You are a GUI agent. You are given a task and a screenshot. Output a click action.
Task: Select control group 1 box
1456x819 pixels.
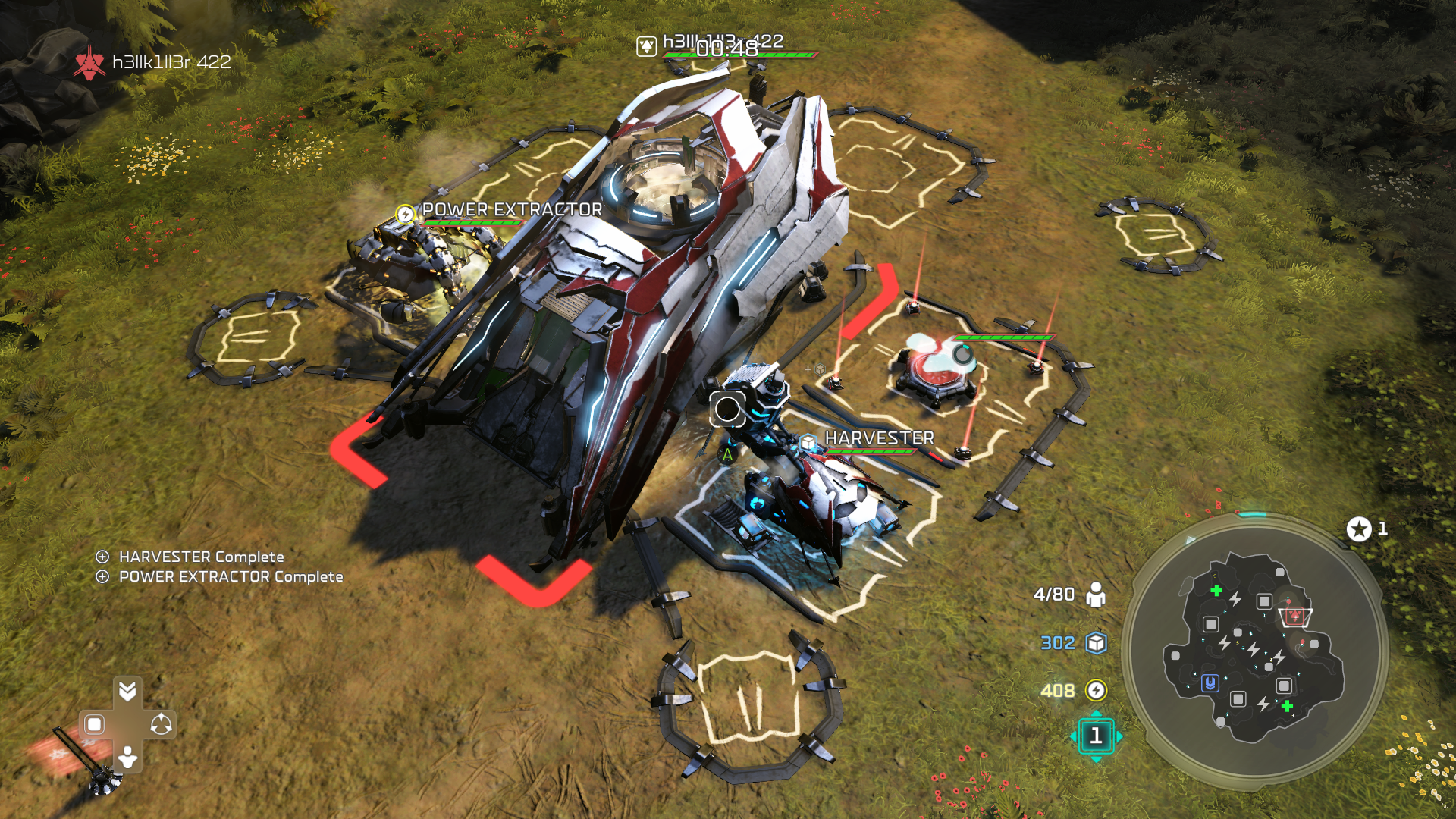coord(1096,736)
